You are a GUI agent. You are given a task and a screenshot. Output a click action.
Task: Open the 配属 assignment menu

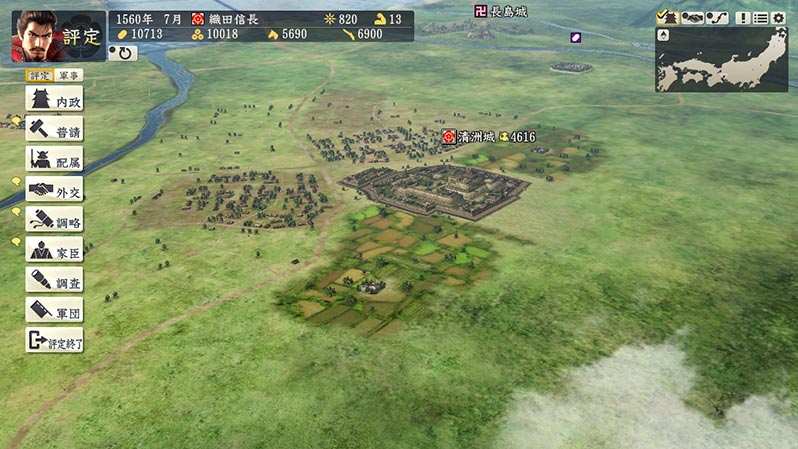click(54, 160)
